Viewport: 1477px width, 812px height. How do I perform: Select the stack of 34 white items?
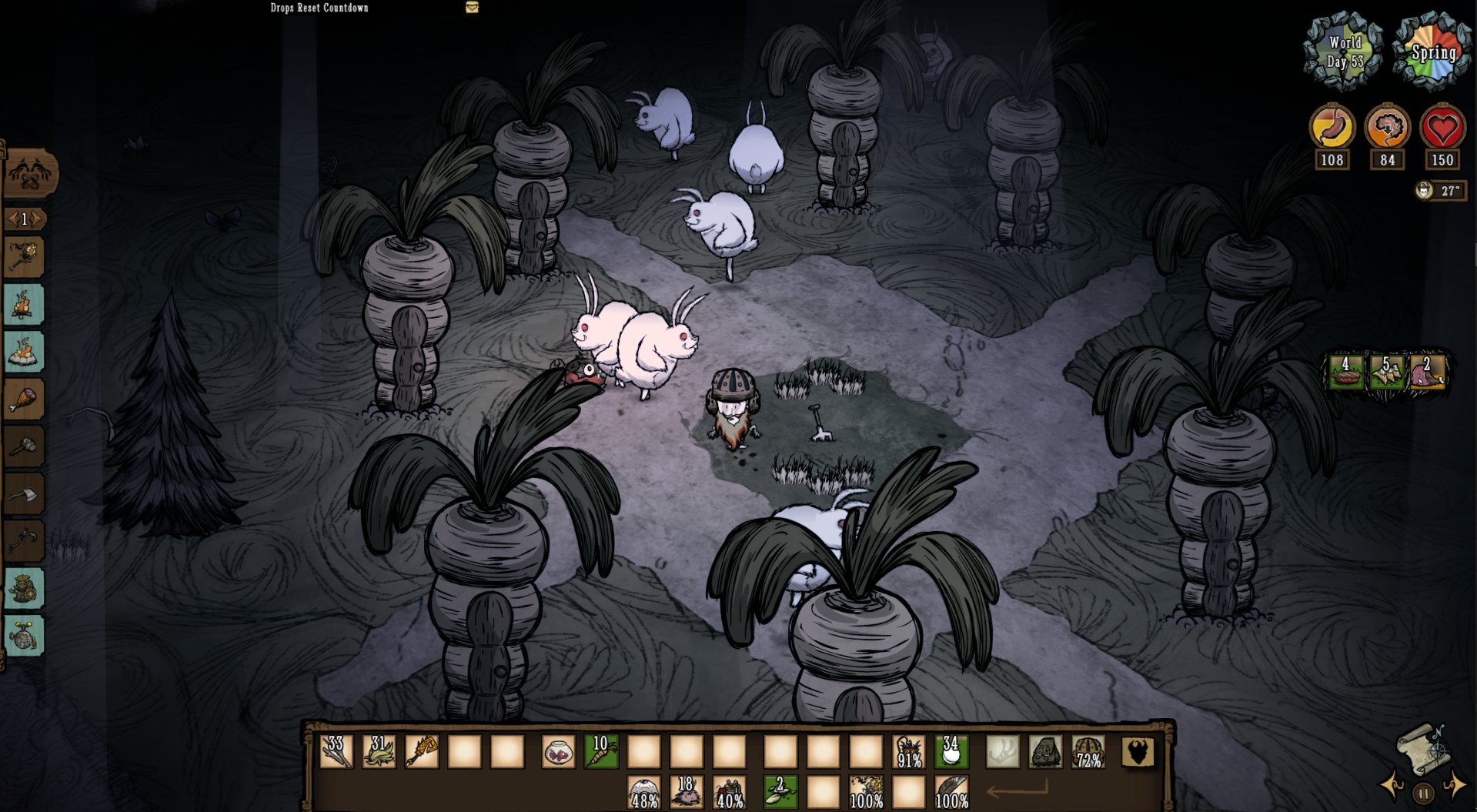(951, 752)
